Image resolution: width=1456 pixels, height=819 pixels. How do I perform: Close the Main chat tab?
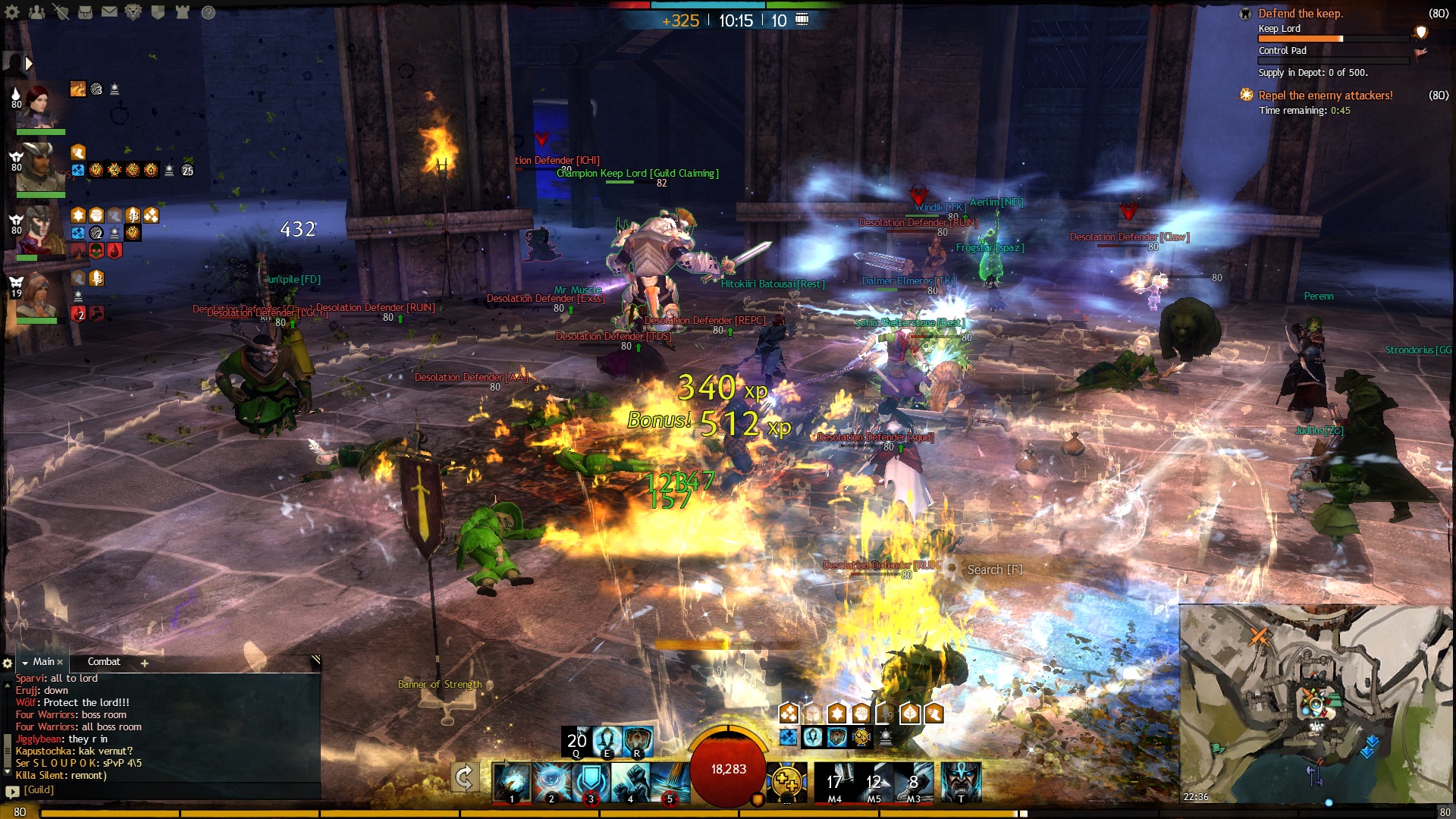click(x=60, y=662)
